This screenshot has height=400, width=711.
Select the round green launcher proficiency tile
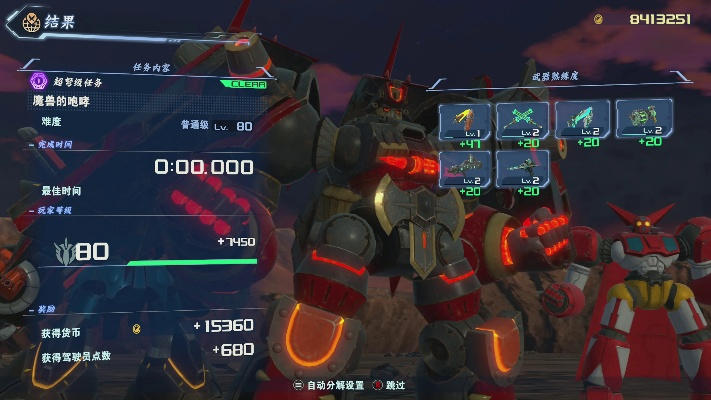[643, 120]
